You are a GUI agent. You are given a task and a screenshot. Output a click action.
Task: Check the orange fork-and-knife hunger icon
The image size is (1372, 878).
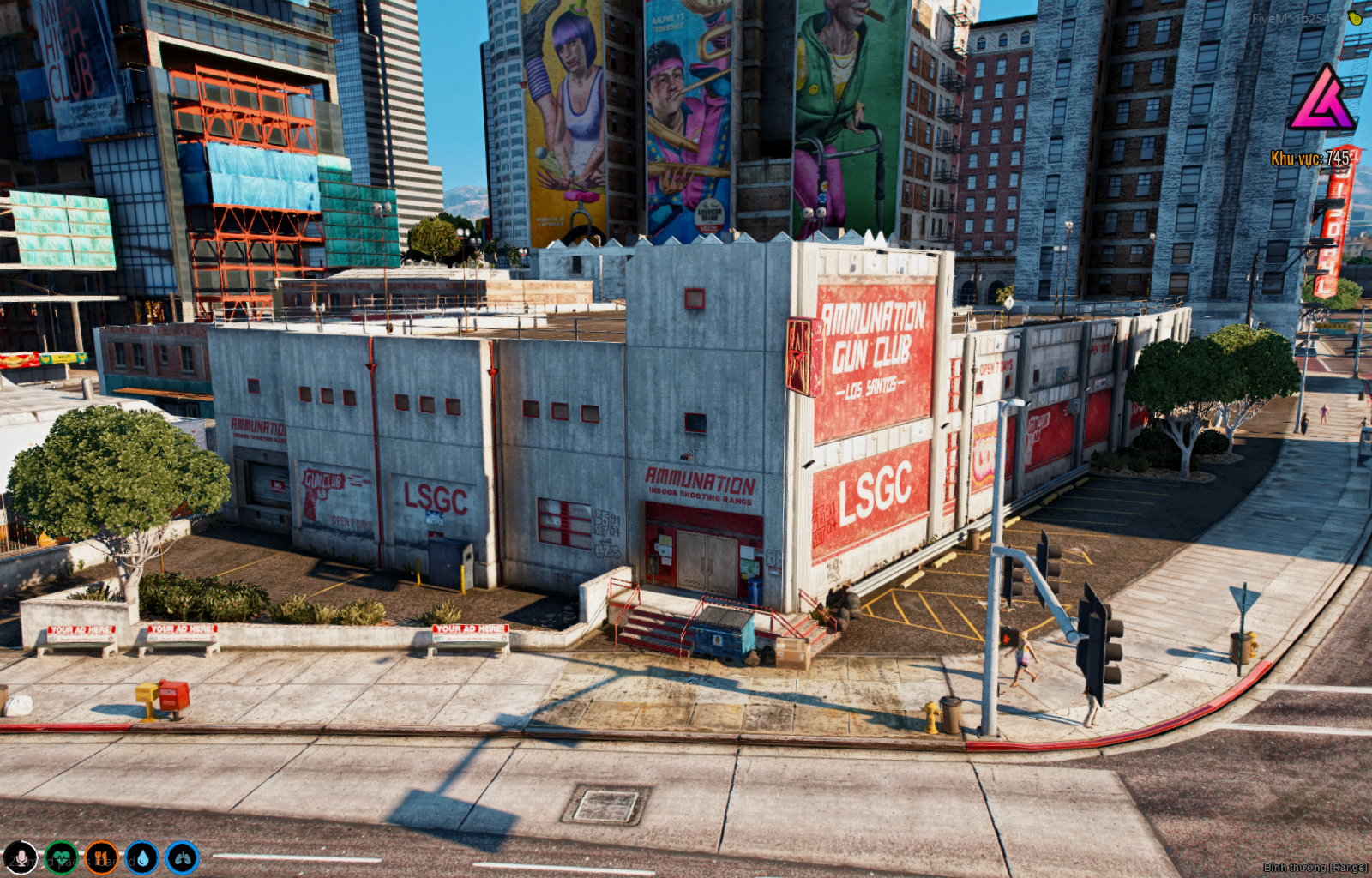point(101,857)
